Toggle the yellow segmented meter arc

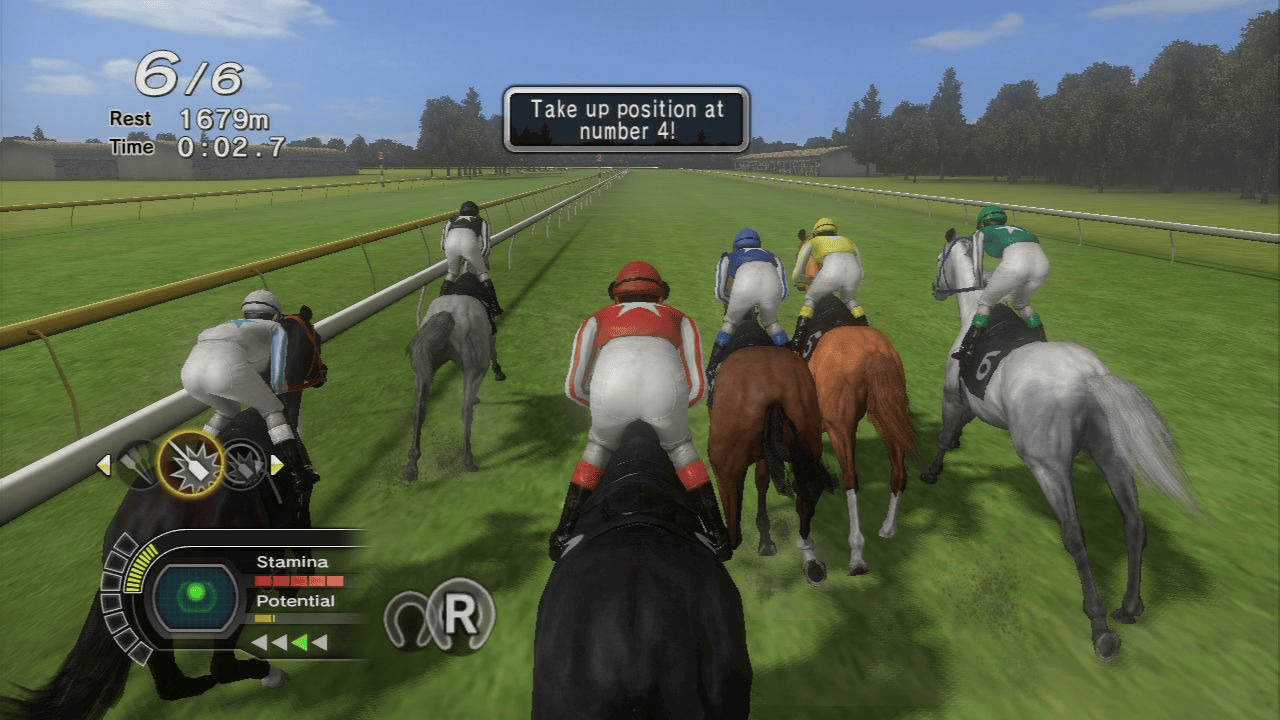pos(141,567)
